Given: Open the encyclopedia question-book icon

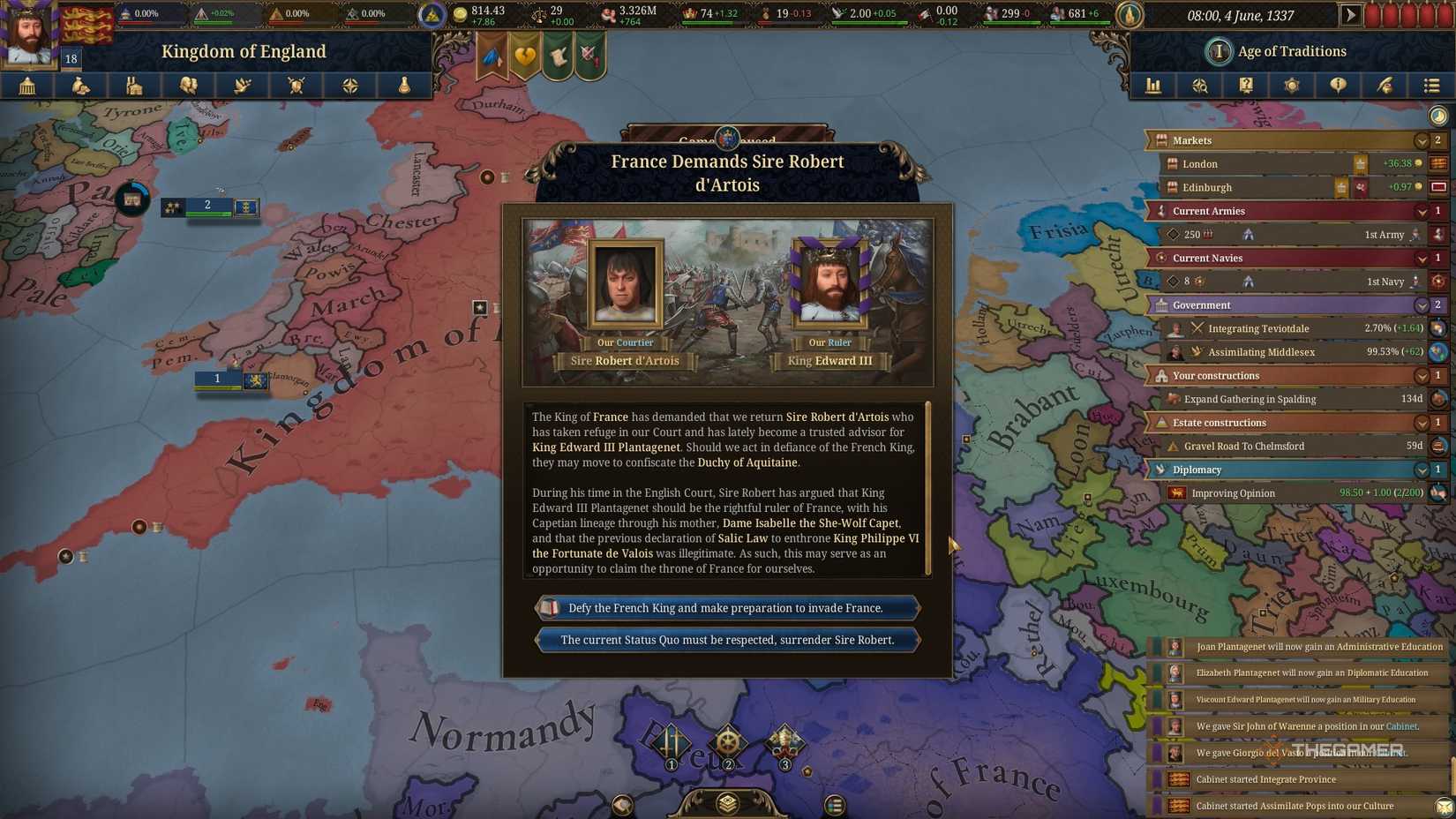Looking at the screenshot, I should 1246,86.
